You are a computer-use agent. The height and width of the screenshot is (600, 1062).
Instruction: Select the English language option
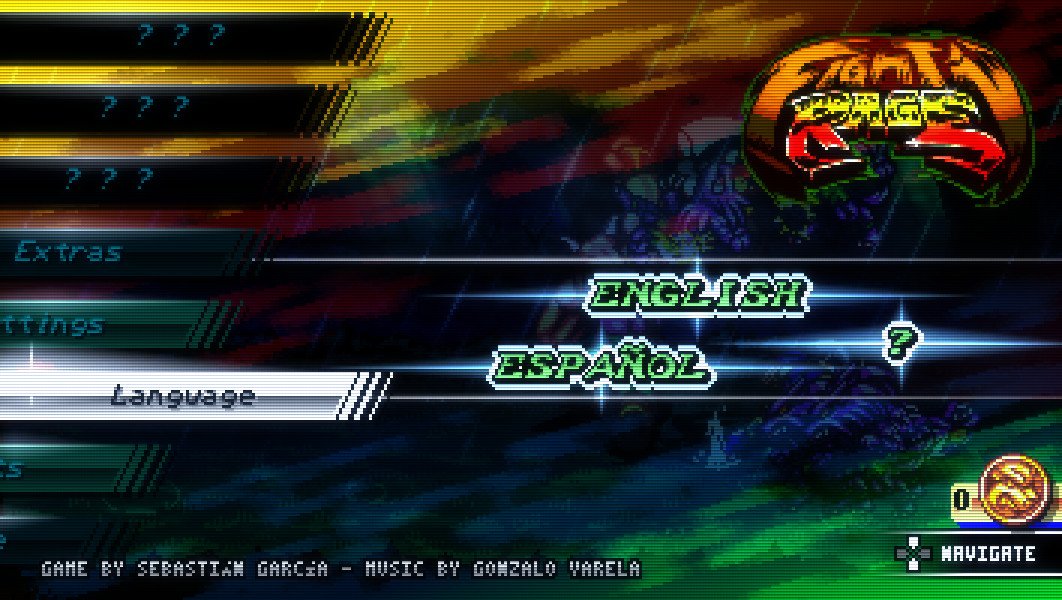click(697, 294)
